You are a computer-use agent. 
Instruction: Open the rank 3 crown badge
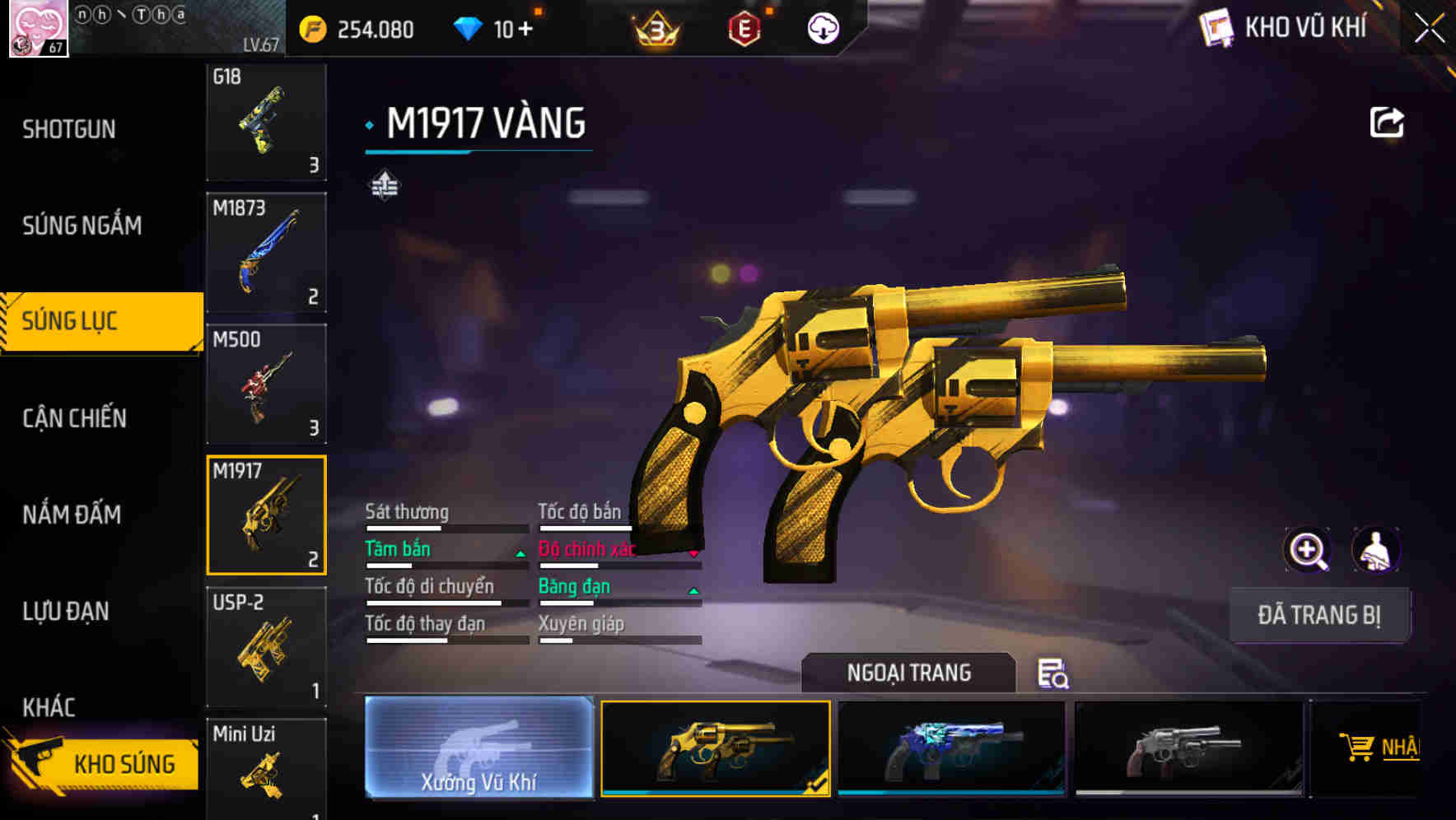656,27
